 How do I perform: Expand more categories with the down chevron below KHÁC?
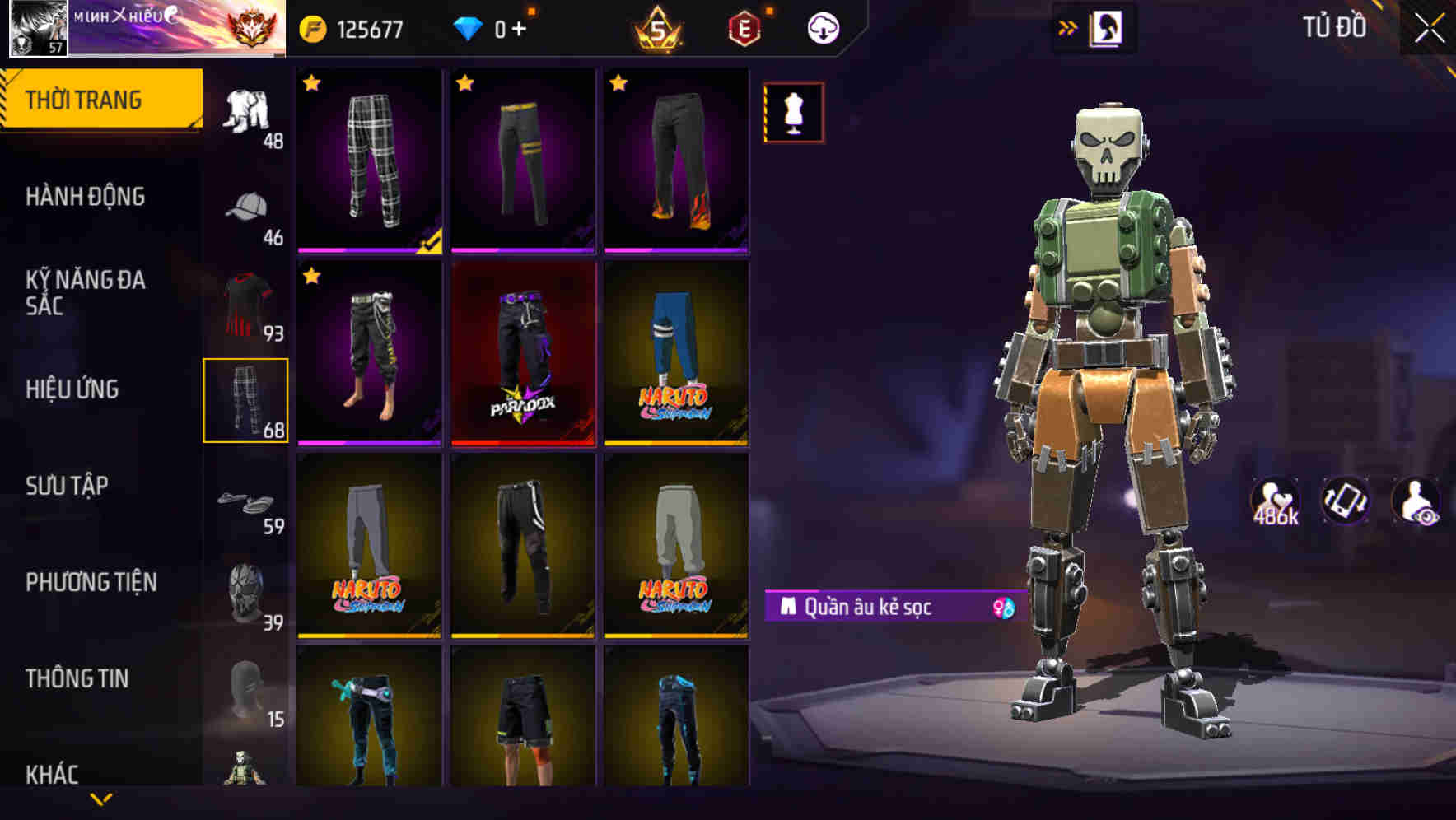[101, 800]
